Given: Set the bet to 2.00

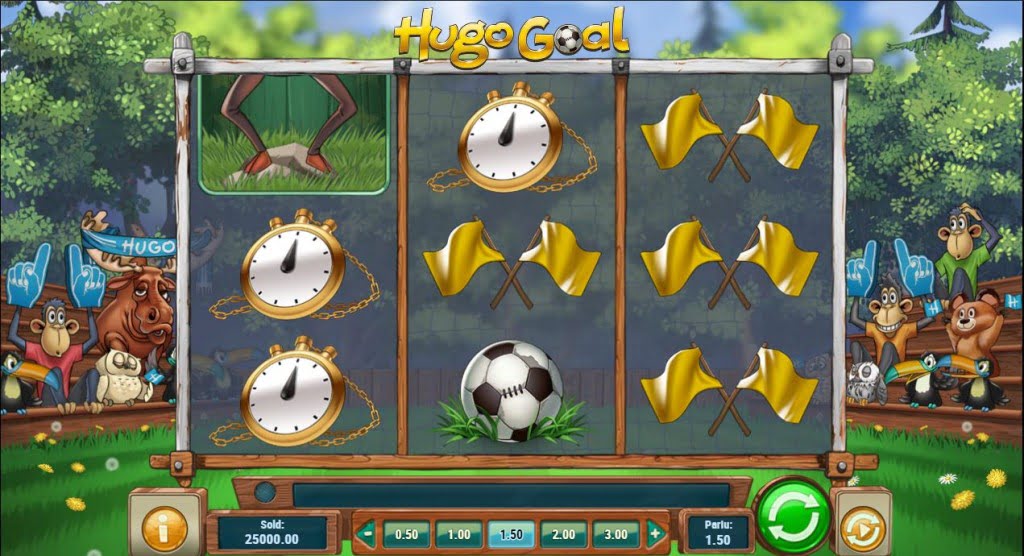Looking at the screenshot, I should point(563,534).
